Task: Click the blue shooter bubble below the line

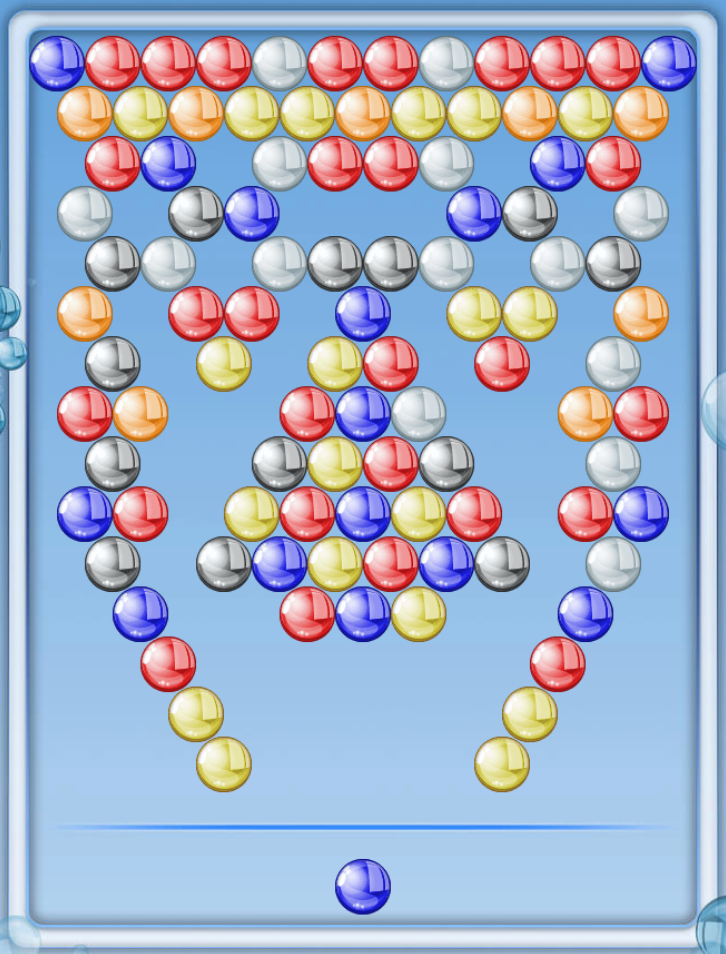Action: pos(362,886)
